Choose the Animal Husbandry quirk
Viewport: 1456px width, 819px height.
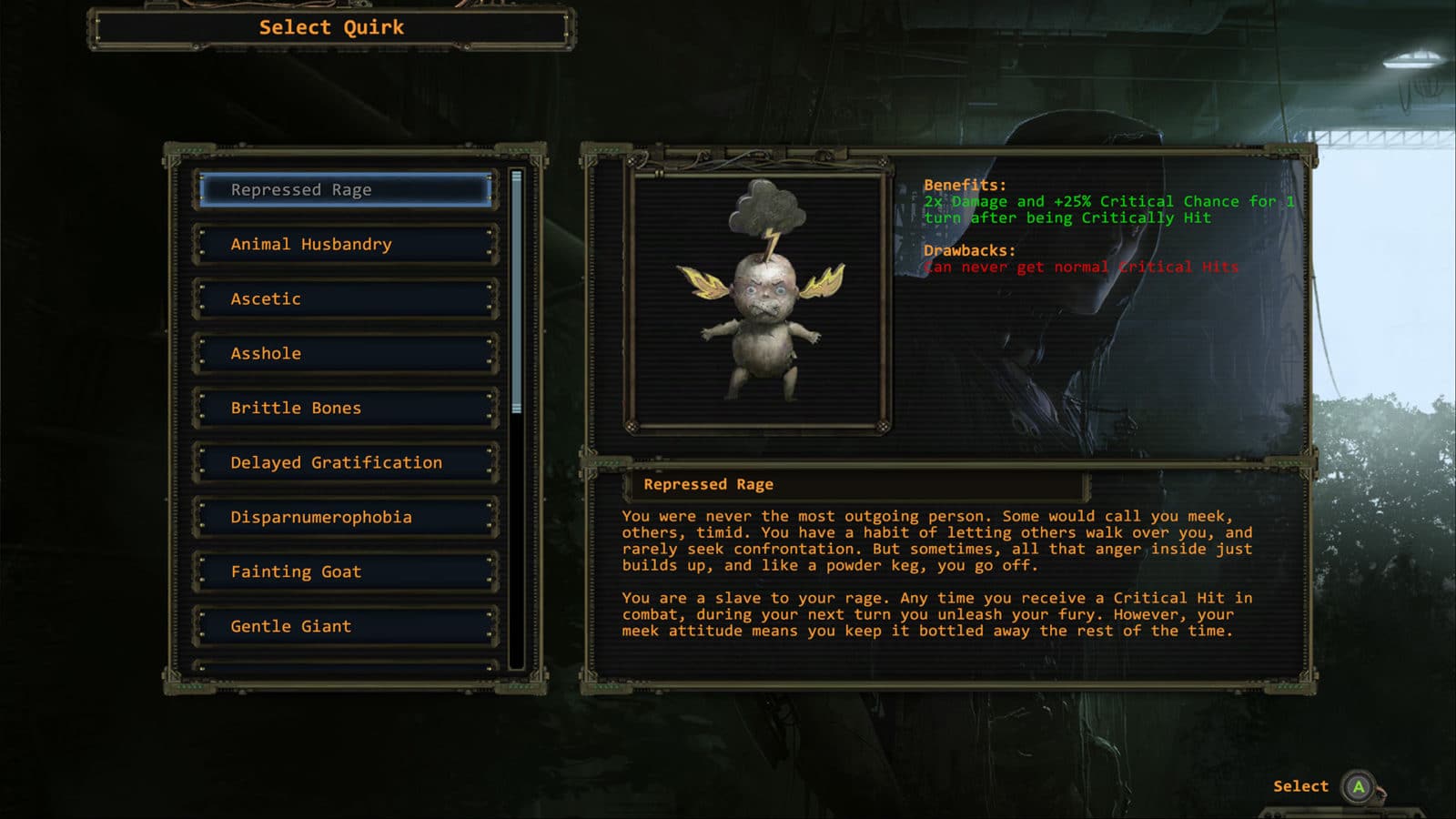pyautogui.click(x=346, y=245)
